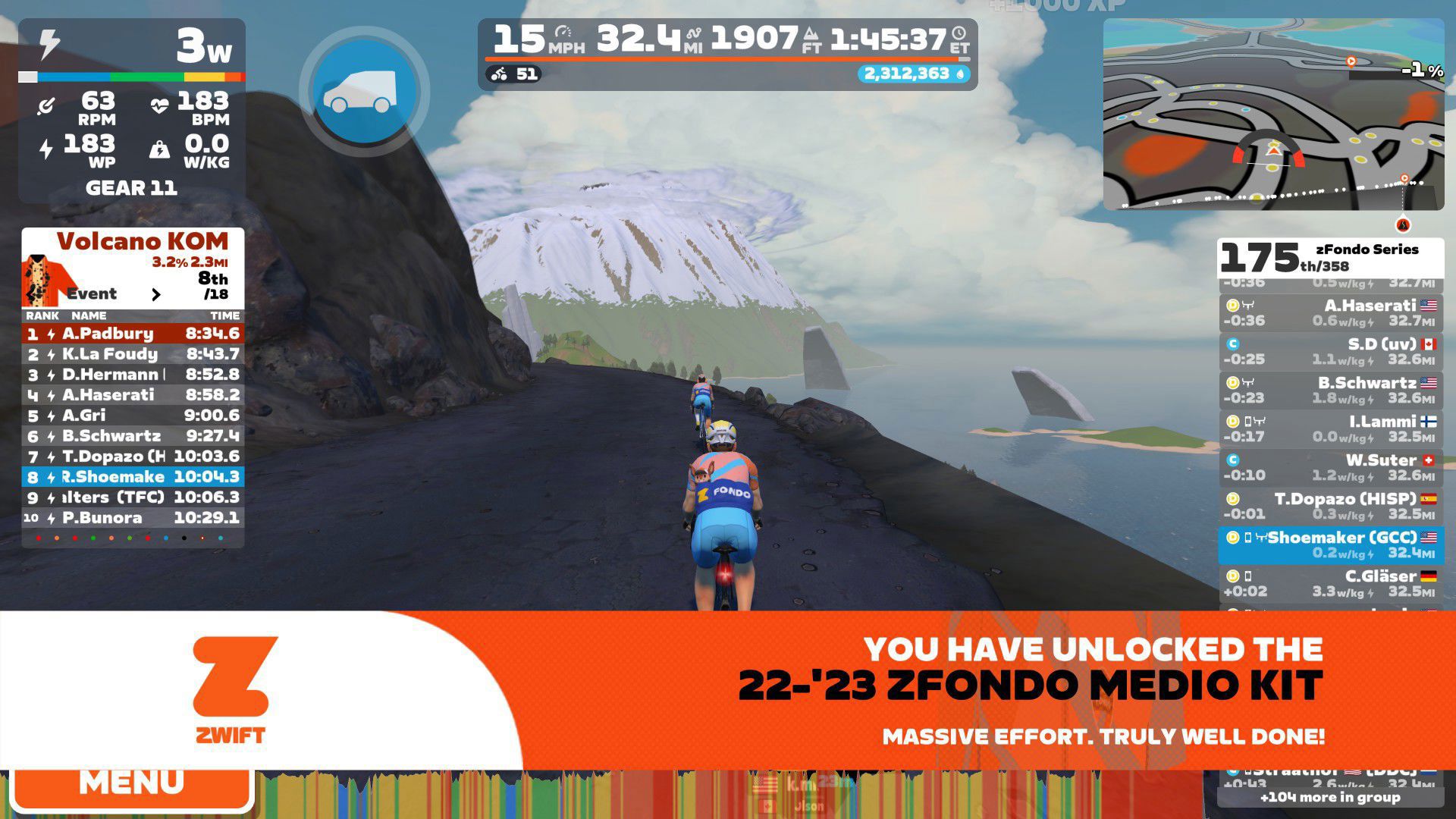This screenshot has width=1456, height=819.
Task: Select A.Padbury in the KOM leaderboard
Action: (x=133, y=334)
